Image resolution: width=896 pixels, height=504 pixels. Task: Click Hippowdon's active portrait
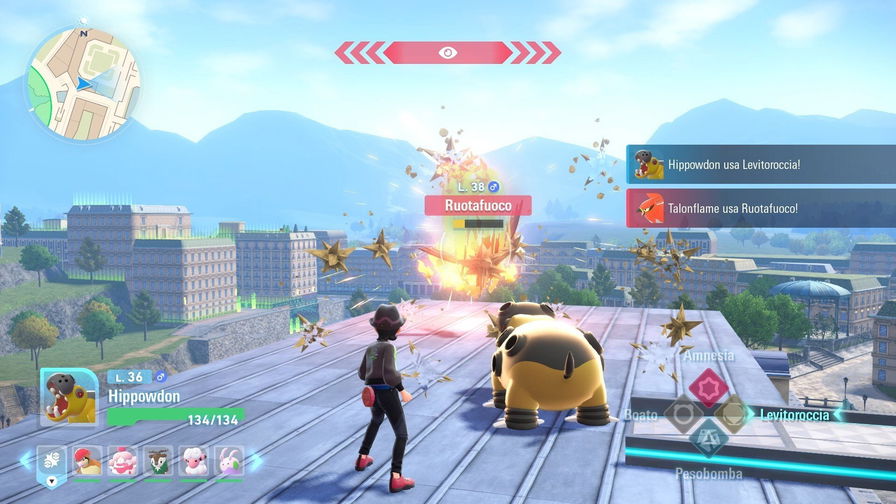pyautogui.click(x=69, y=397)
